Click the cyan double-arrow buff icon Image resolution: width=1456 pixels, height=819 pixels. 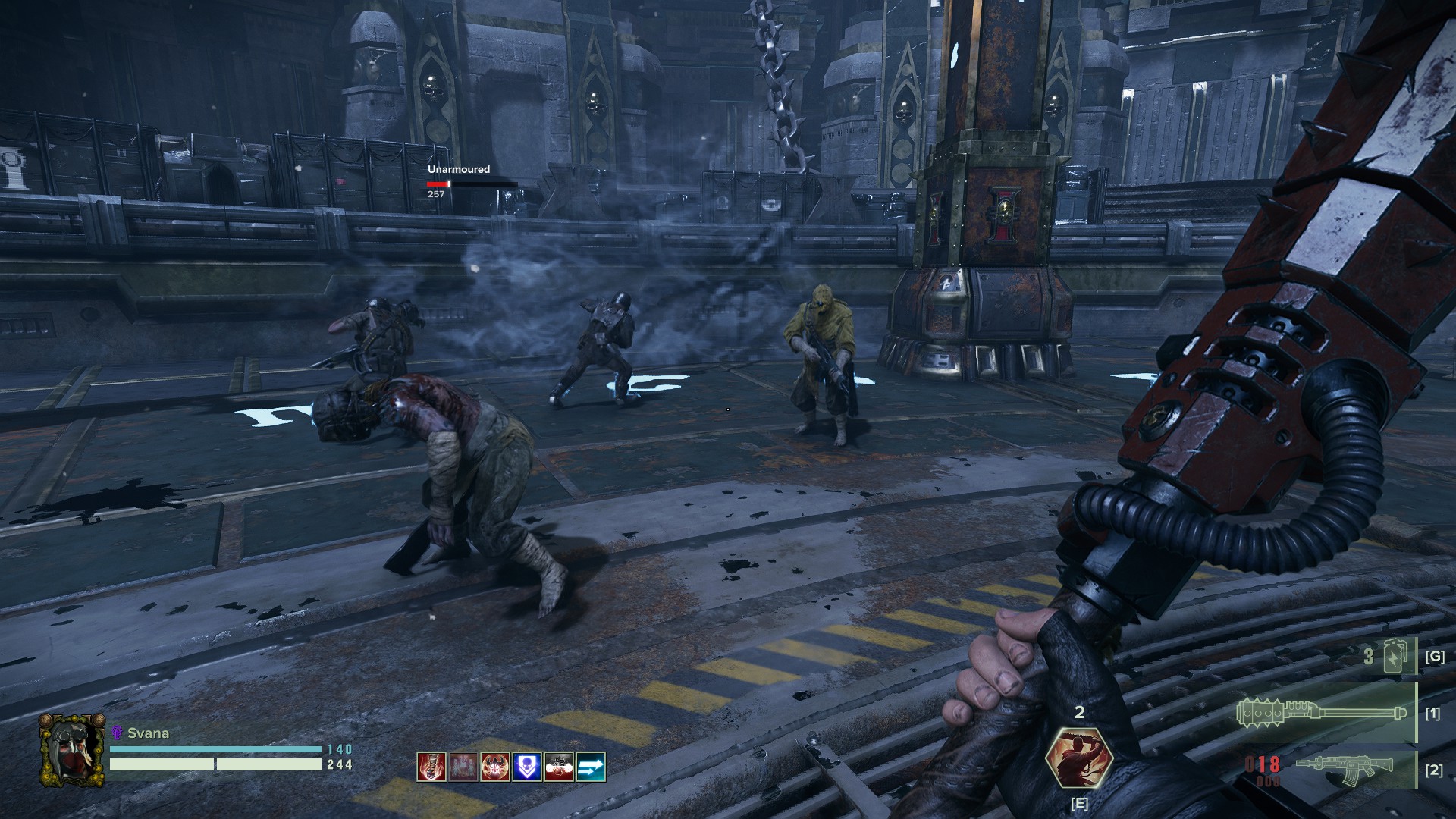591,767
